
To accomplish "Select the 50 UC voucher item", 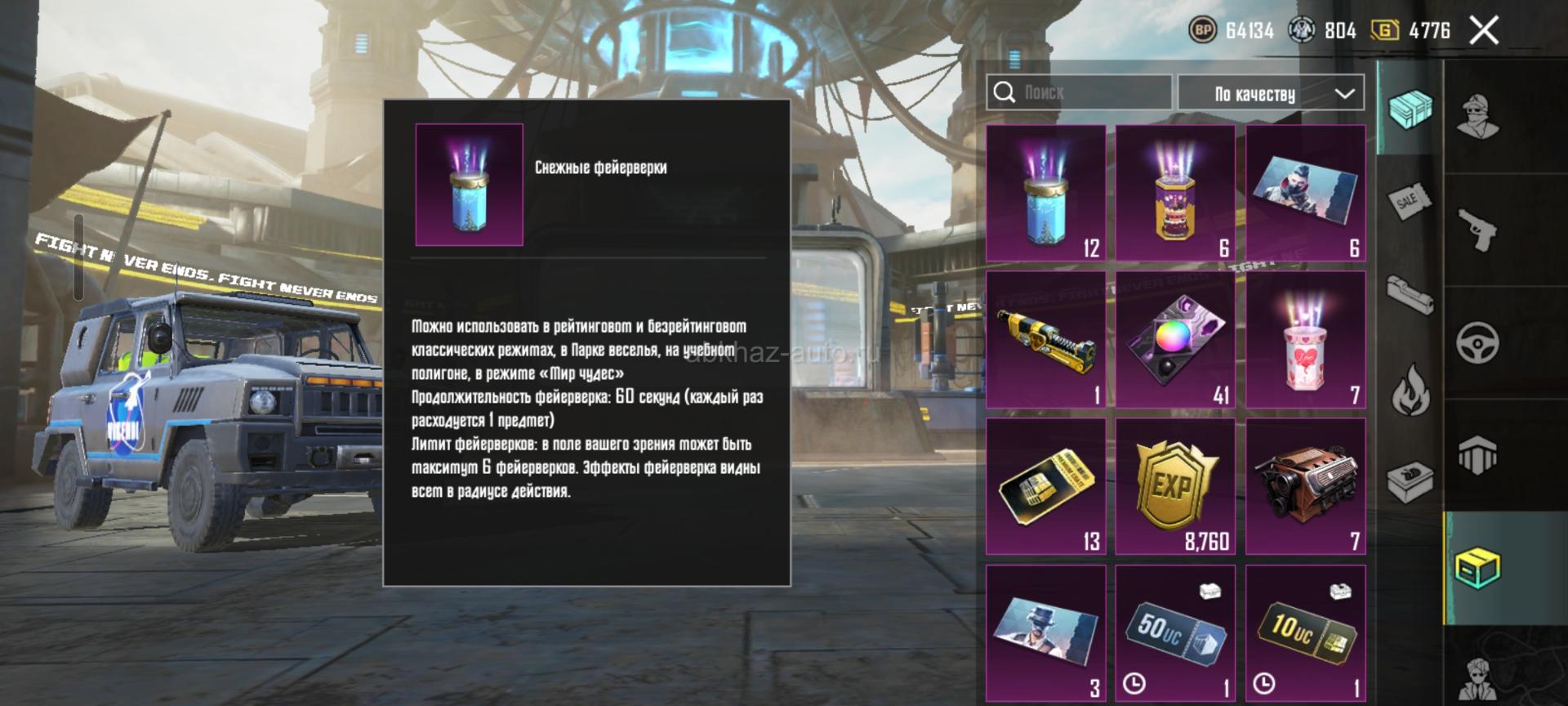I will tap(1175, 632).
